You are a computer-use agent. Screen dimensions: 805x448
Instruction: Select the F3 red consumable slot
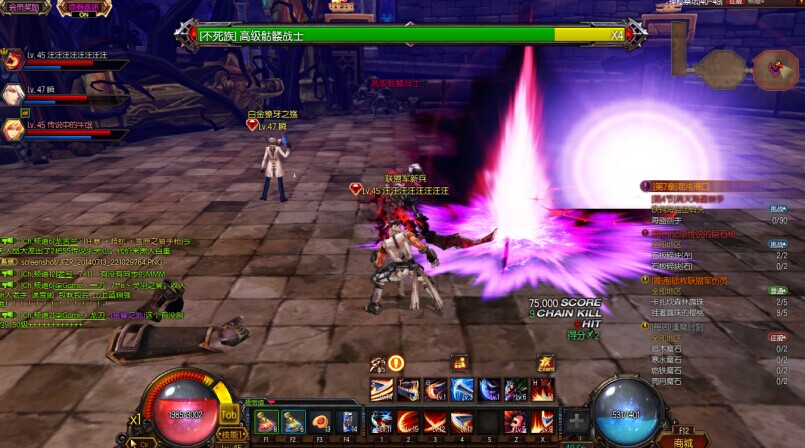321,422
